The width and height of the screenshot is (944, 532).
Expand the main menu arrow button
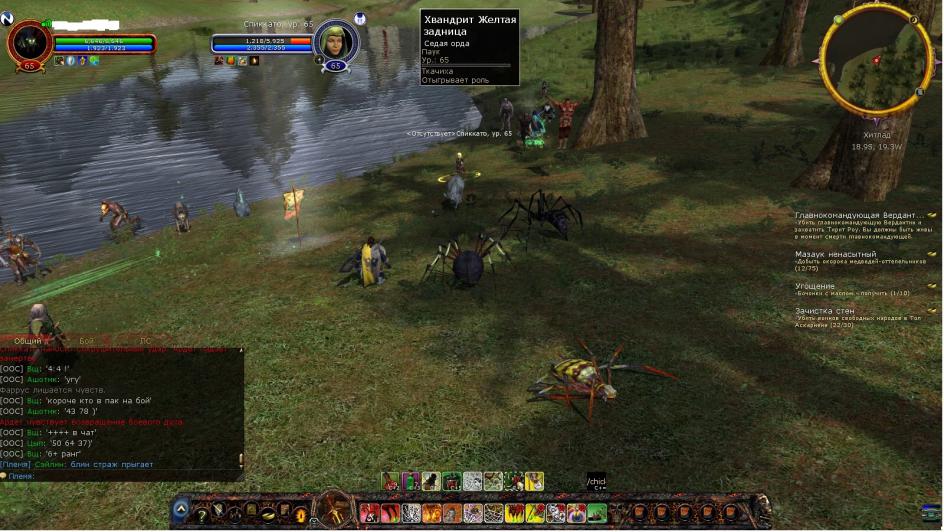pyautogui.click(x=180, y=509)
